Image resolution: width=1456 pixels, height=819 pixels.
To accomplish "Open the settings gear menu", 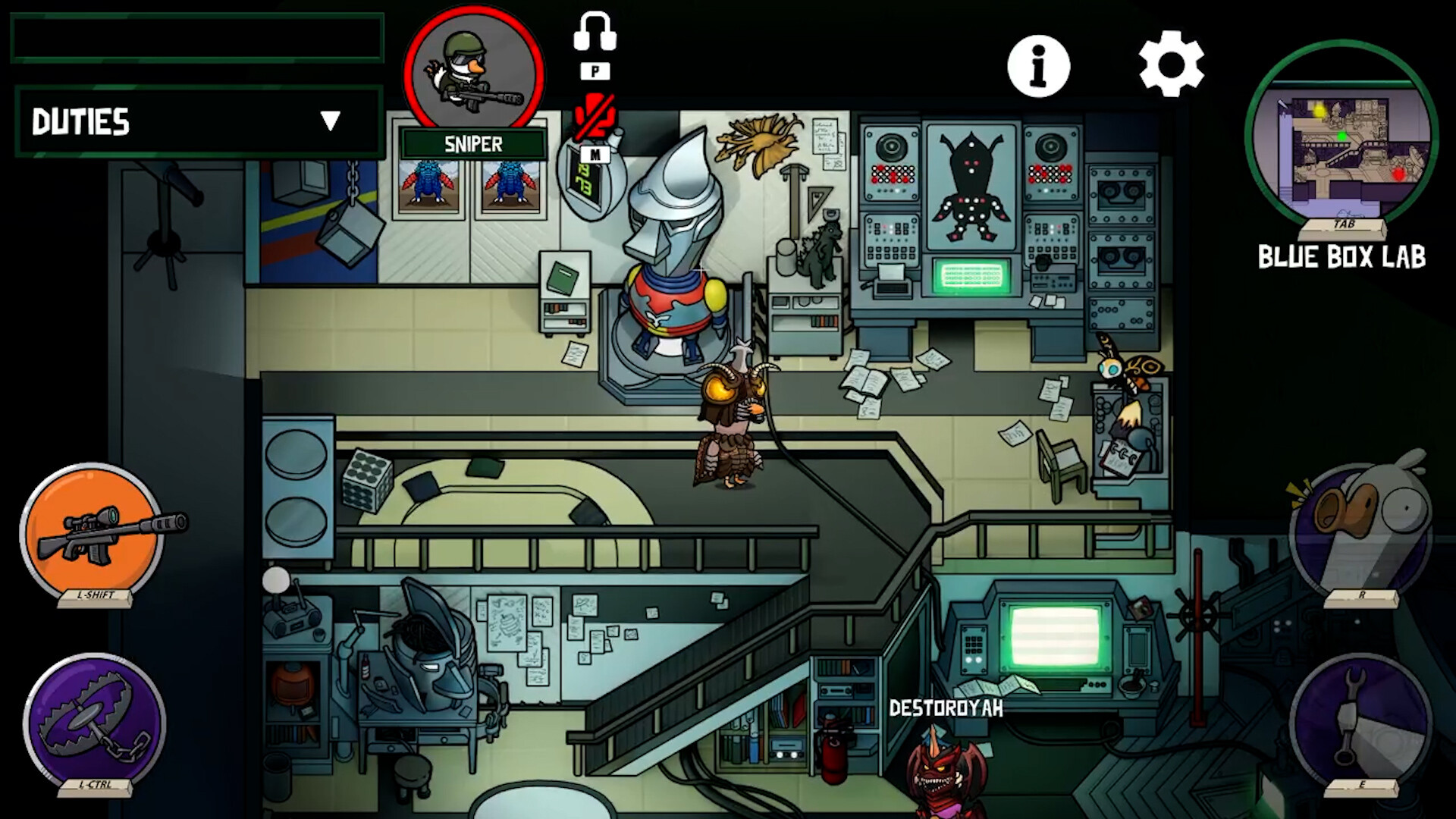I will pyautogui.click(x=1171, y=64).
